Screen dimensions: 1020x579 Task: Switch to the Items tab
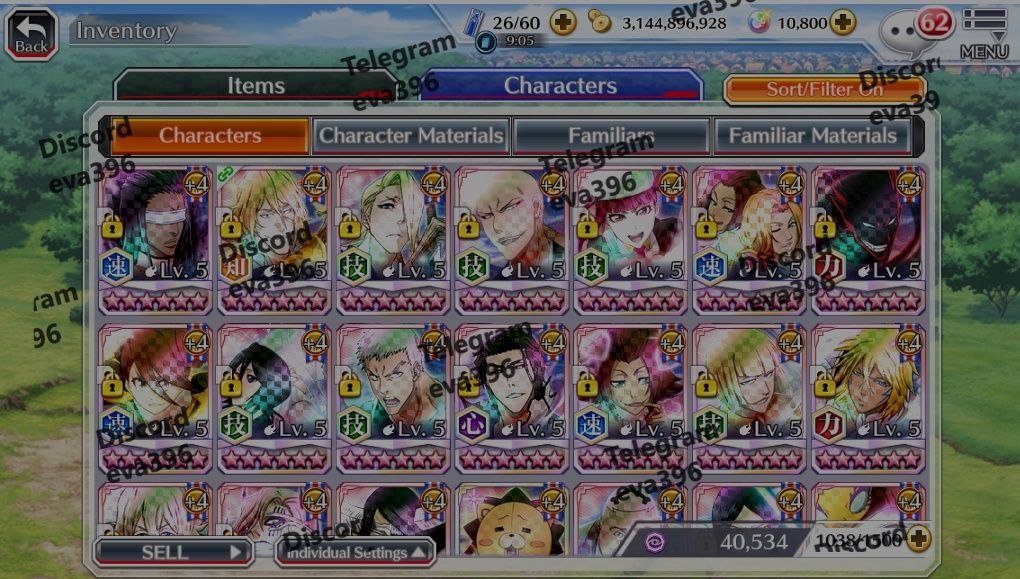(255, 86)
